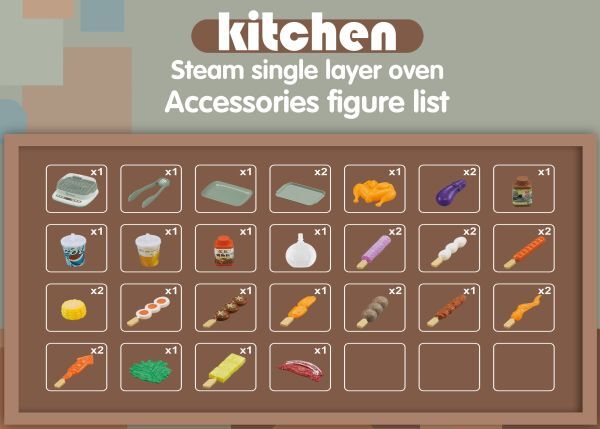Choose the orange roast chicken slot
This screenshot has width=600, height=429.
[374, 188]
